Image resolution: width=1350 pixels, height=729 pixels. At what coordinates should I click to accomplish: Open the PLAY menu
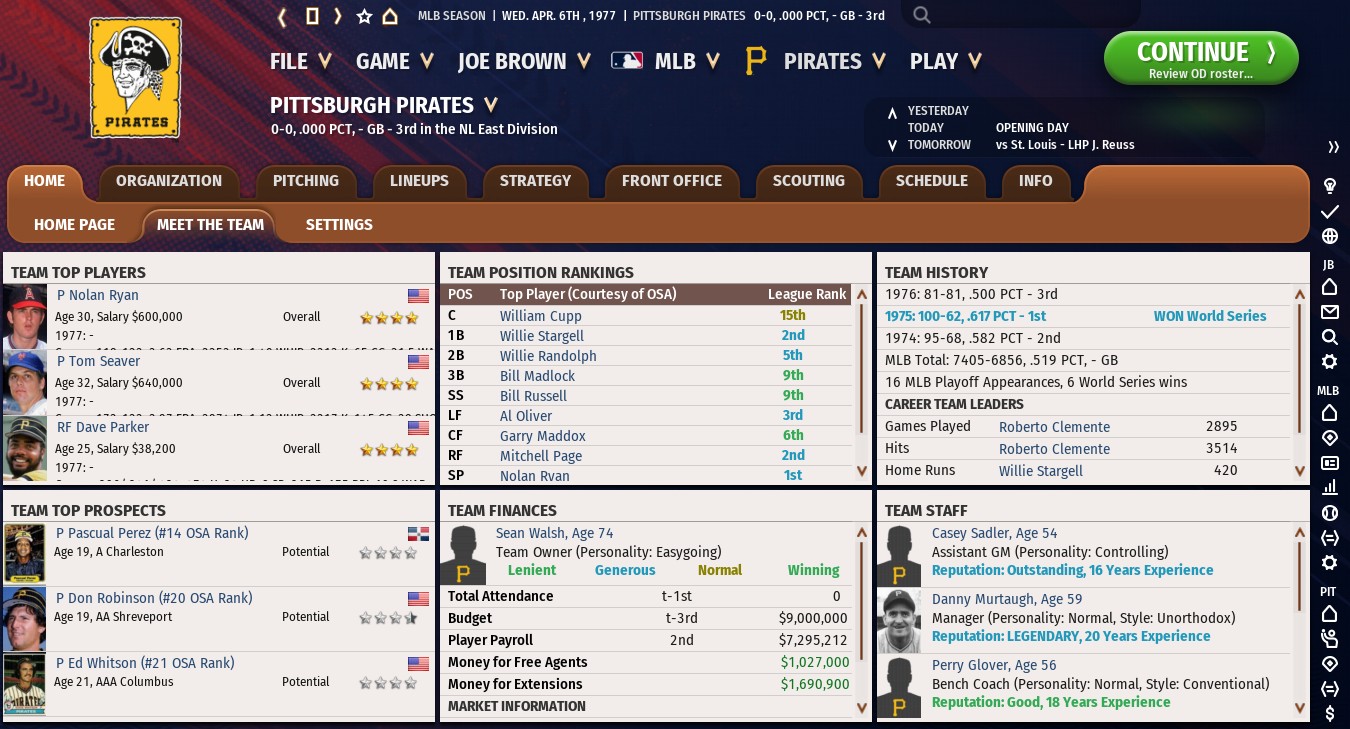pyautogui.click(x=944, y=61)
